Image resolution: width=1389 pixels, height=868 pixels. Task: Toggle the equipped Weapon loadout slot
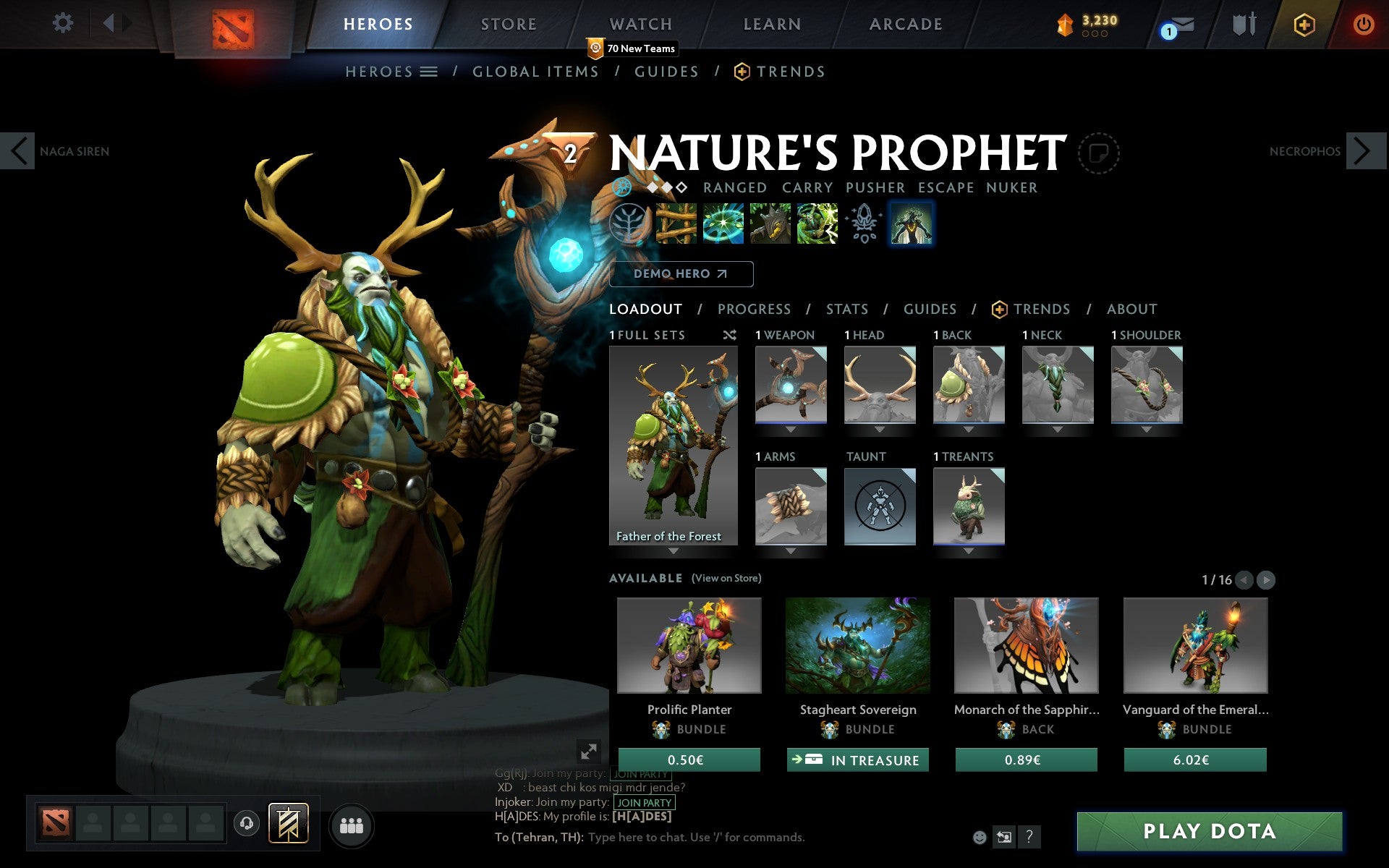coord(790,385)
